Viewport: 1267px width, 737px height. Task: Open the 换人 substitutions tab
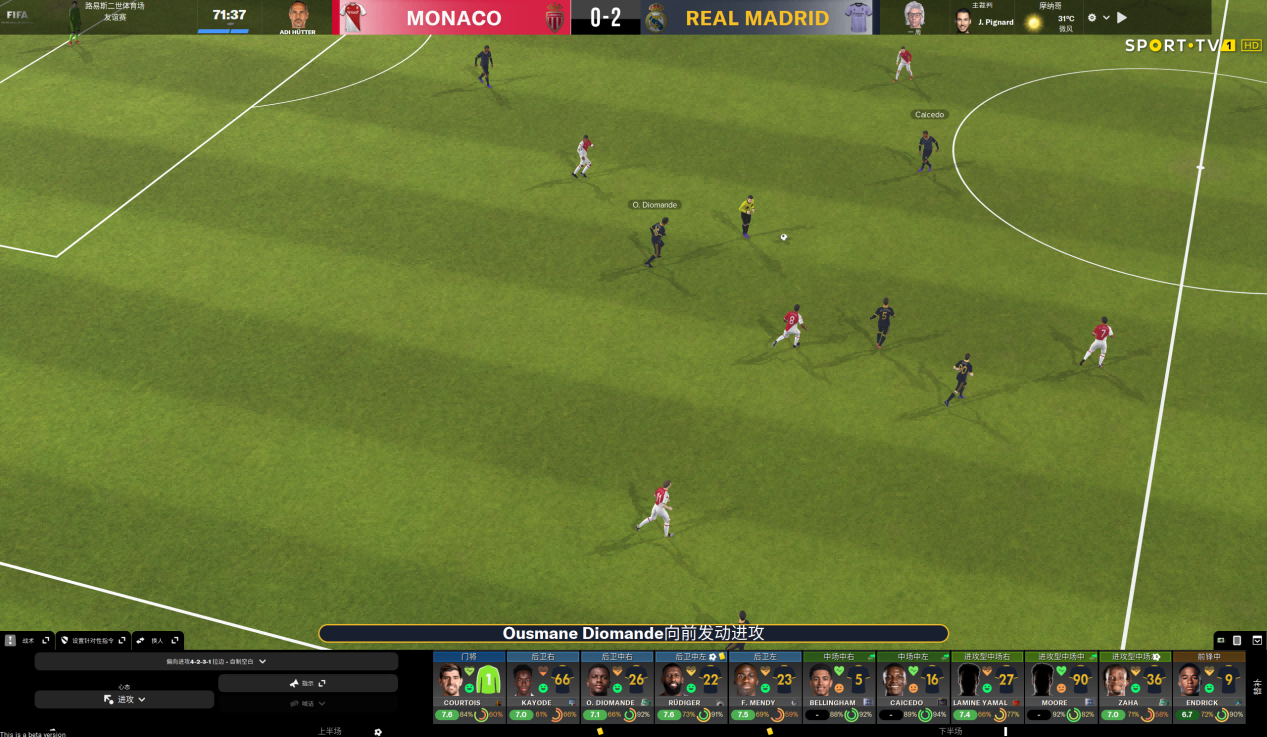157,640
